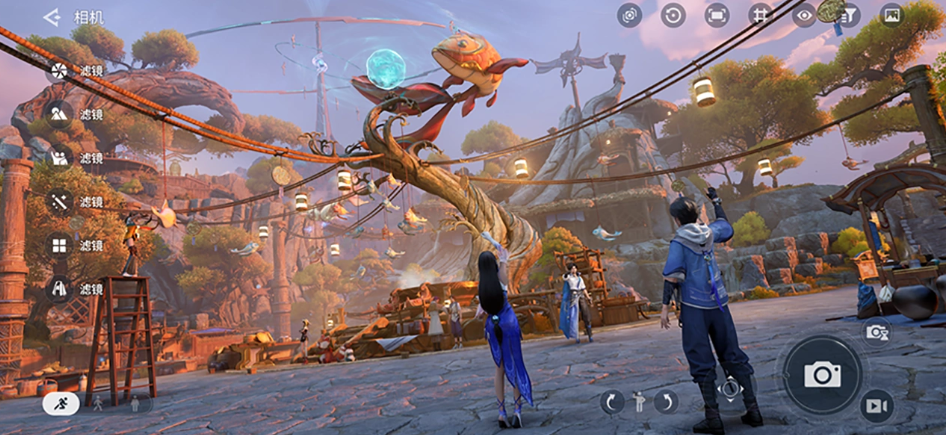Flip to the selfie camera
Image resolution: width=946 pixels, height=435 pixels.
[x=877, y=332]
